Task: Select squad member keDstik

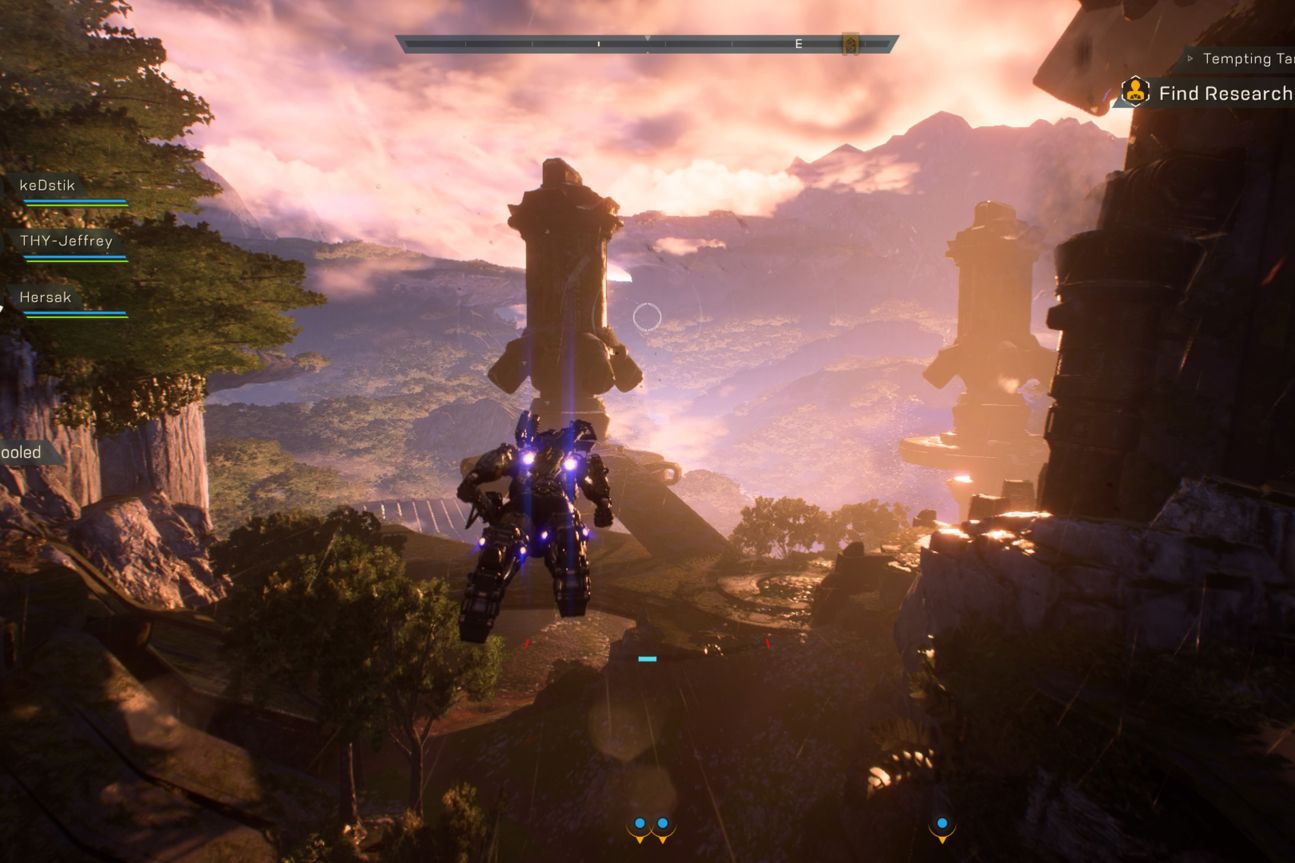Action: point(48,185)
